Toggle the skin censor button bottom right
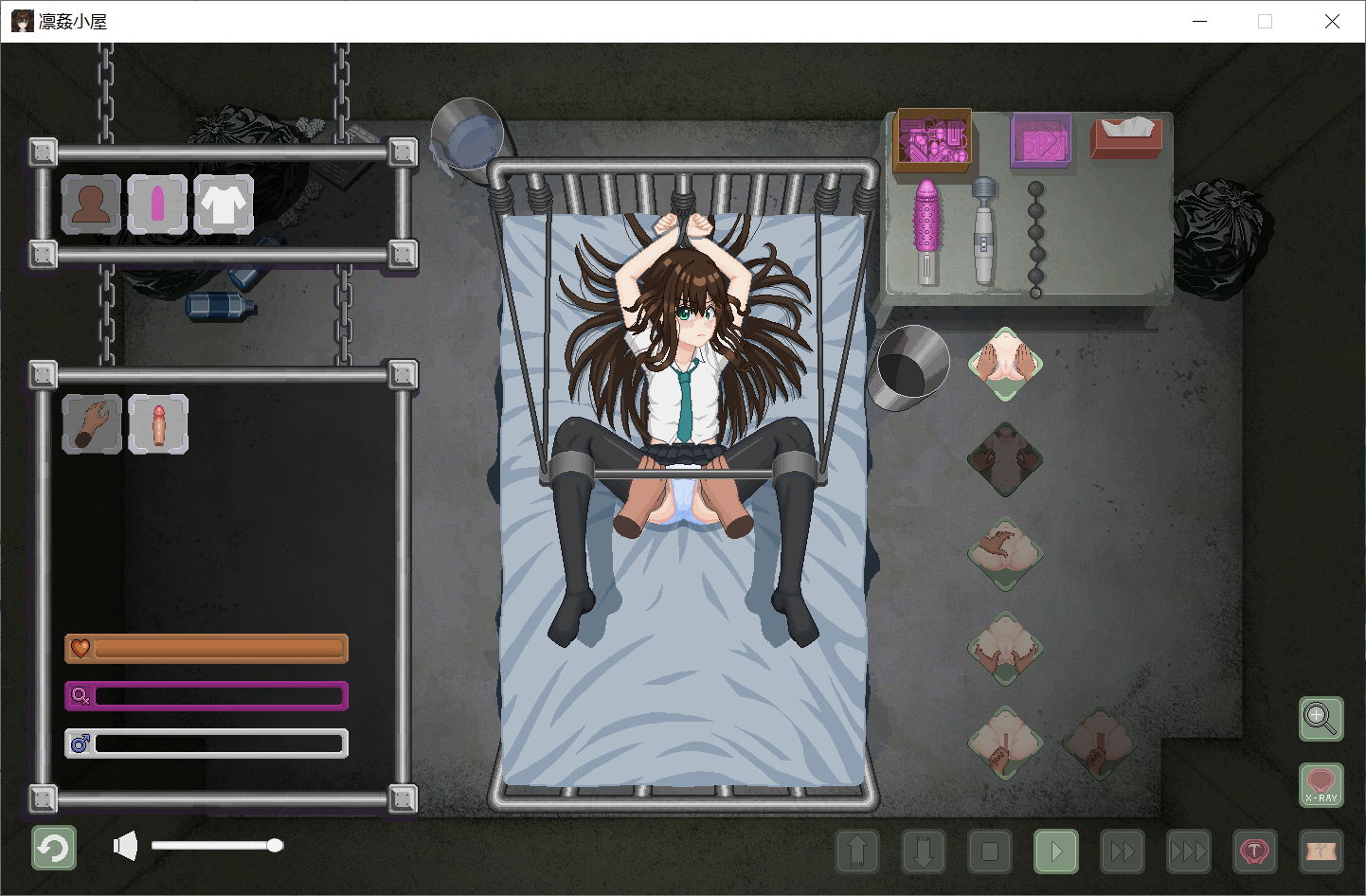Viewport: 1366px width, 896px height. (x=1321, y=851)
